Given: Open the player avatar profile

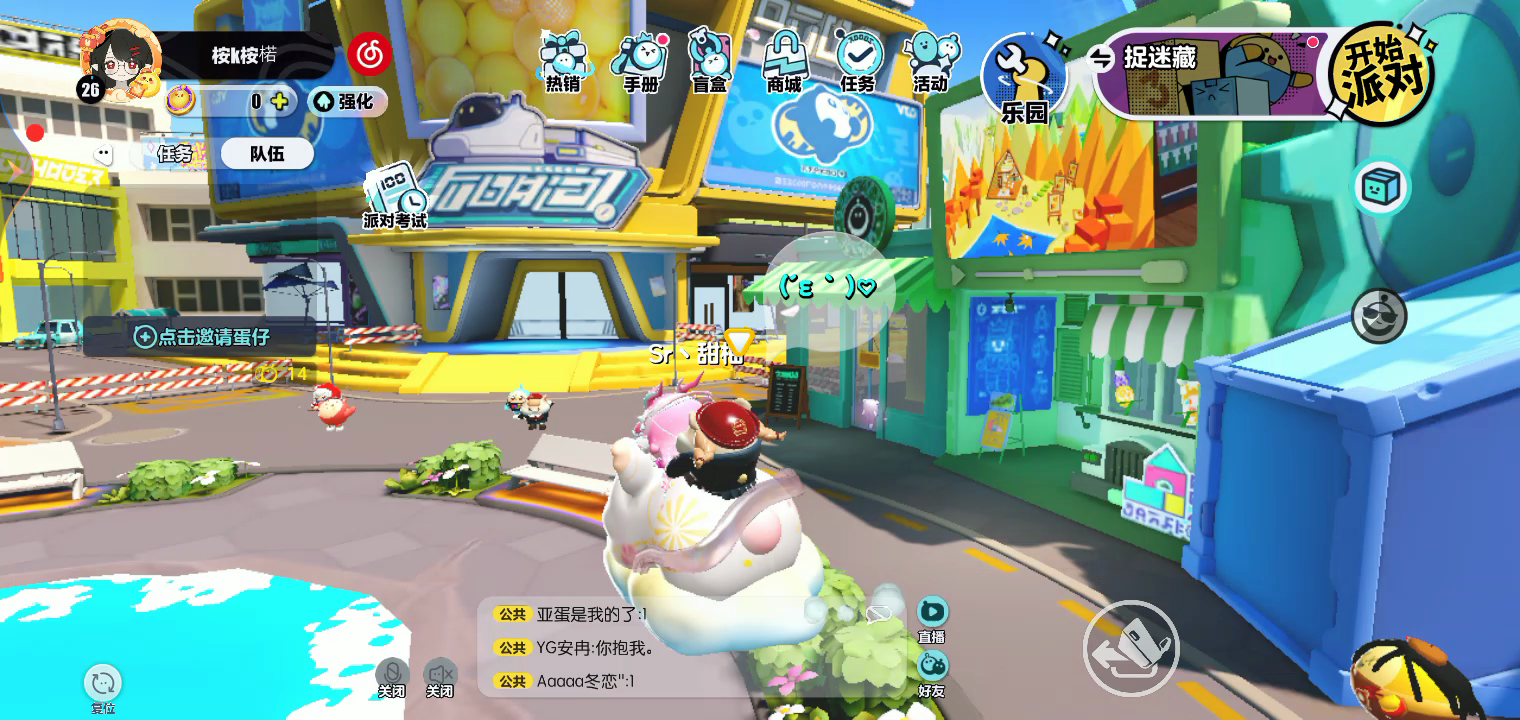Looking at the screenshot, I should click(121, 62).
